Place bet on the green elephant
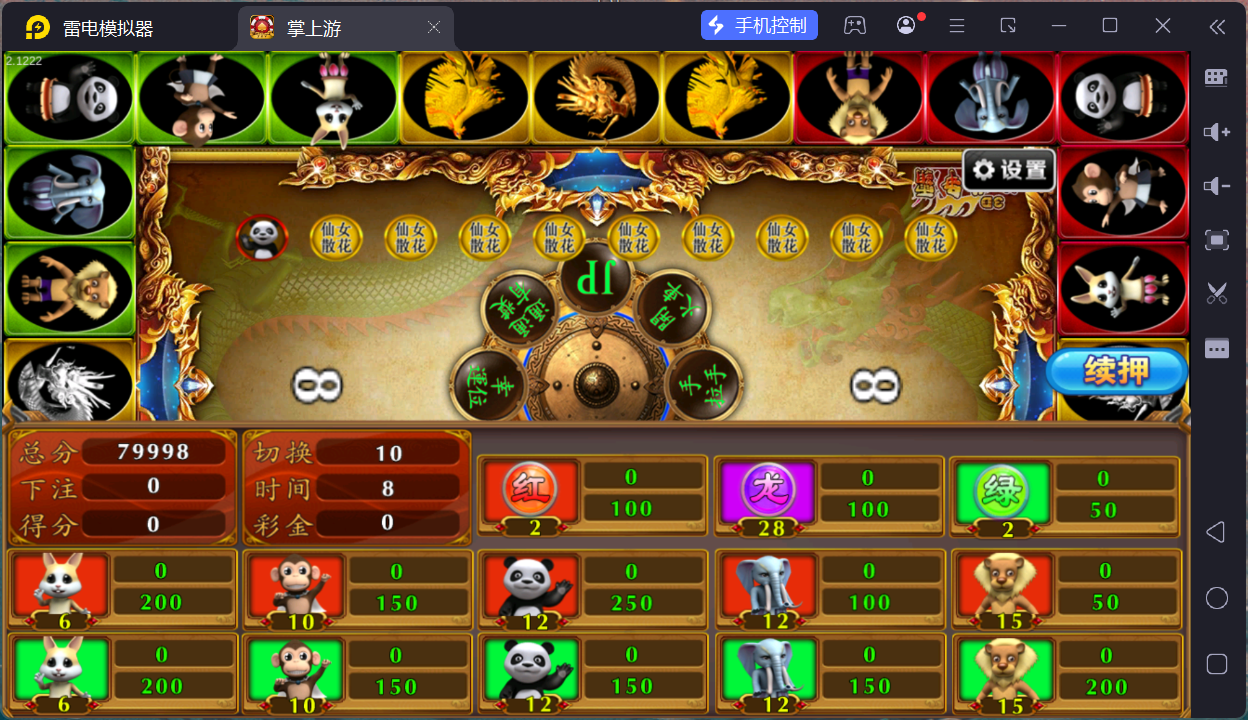The height and width of the screenshot is (720, 1248). click(x=767, y=672)
